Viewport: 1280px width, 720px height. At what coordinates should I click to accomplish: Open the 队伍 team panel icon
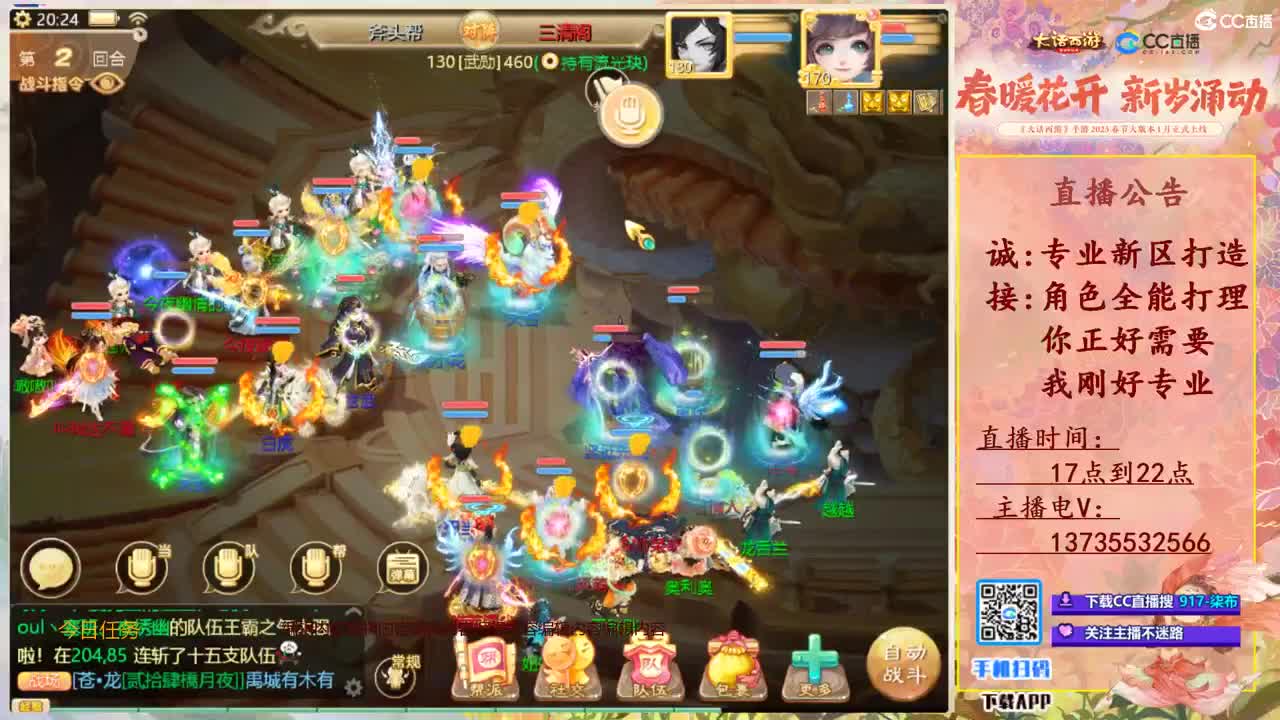tap(650, 661)
